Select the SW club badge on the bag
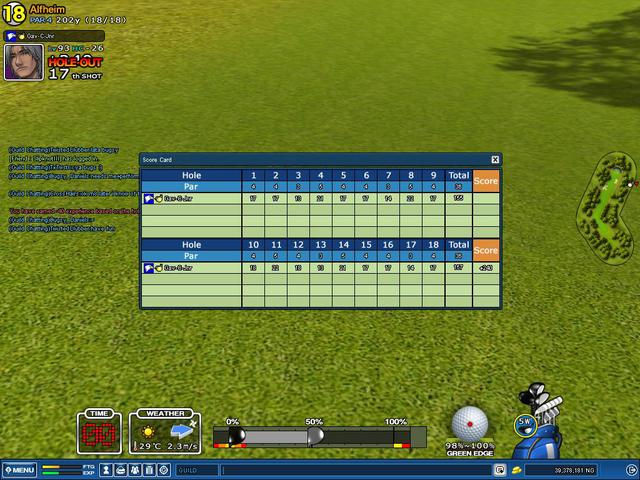This screenshot has width=640, height=480. [x=525, y=422]
